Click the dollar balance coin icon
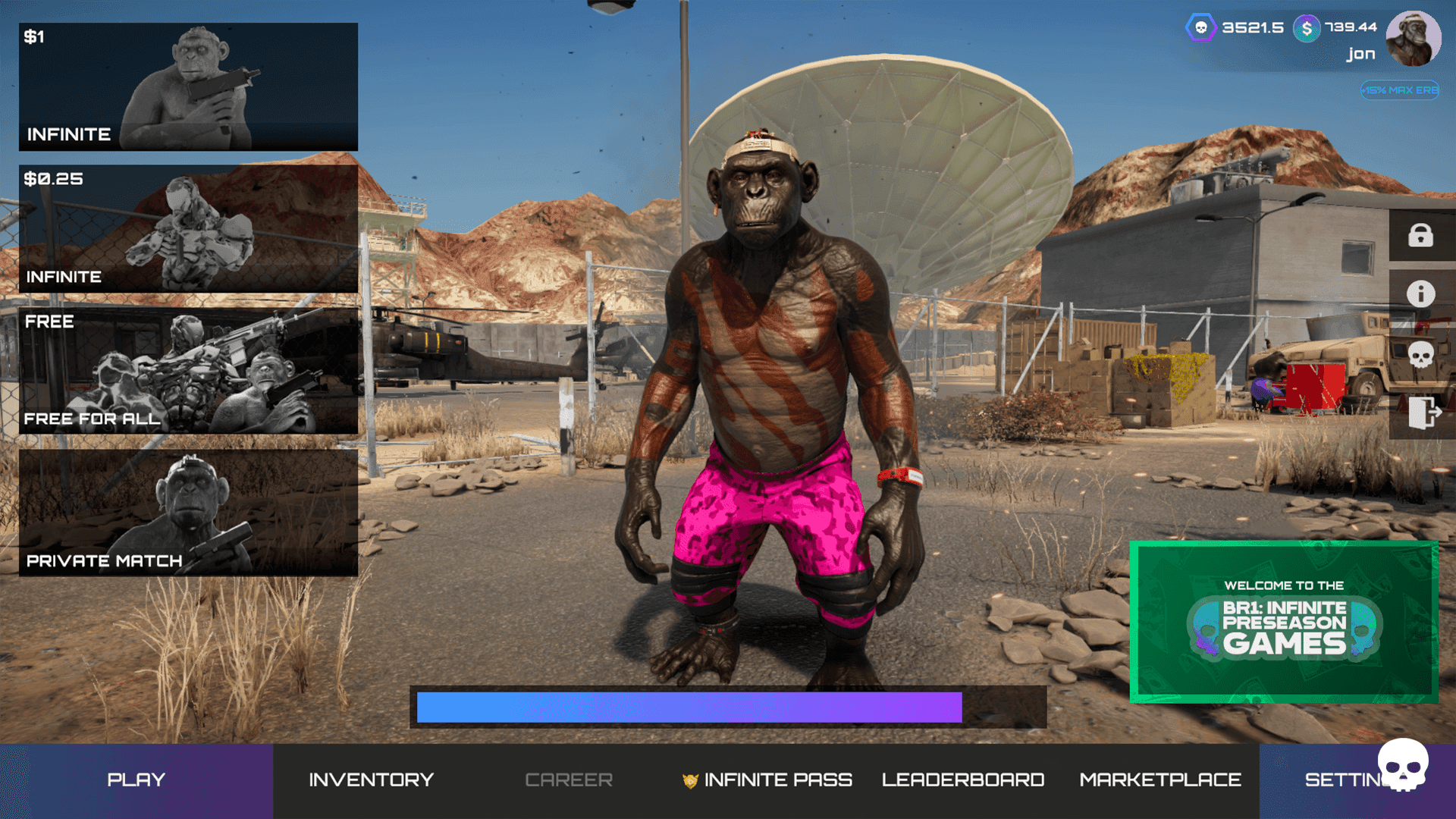Image resolution: width=1456 pixels, height=819 pixels. tap(1304, 27)
